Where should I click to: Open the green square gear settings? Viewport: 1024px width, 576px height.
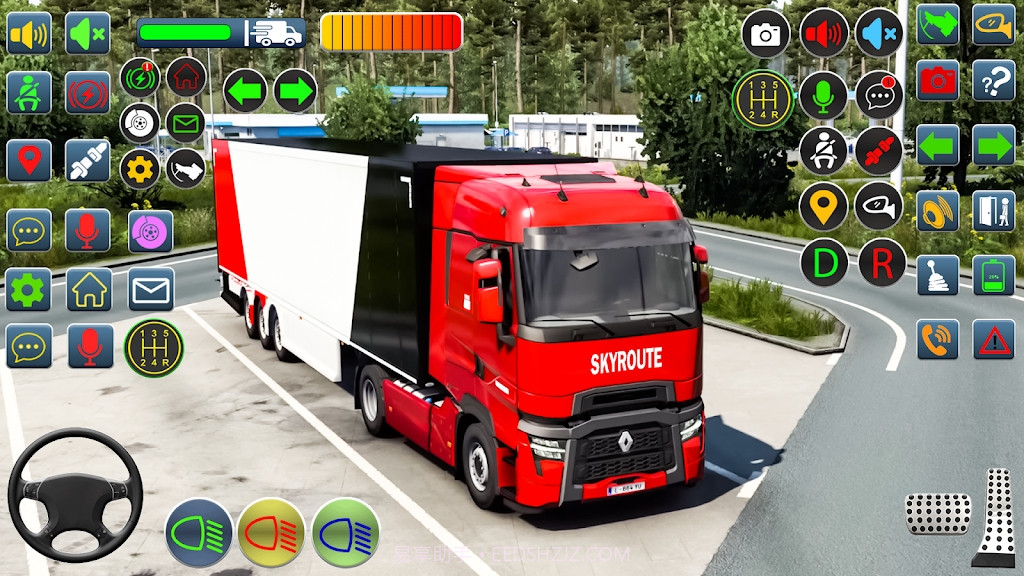[28, 289]
